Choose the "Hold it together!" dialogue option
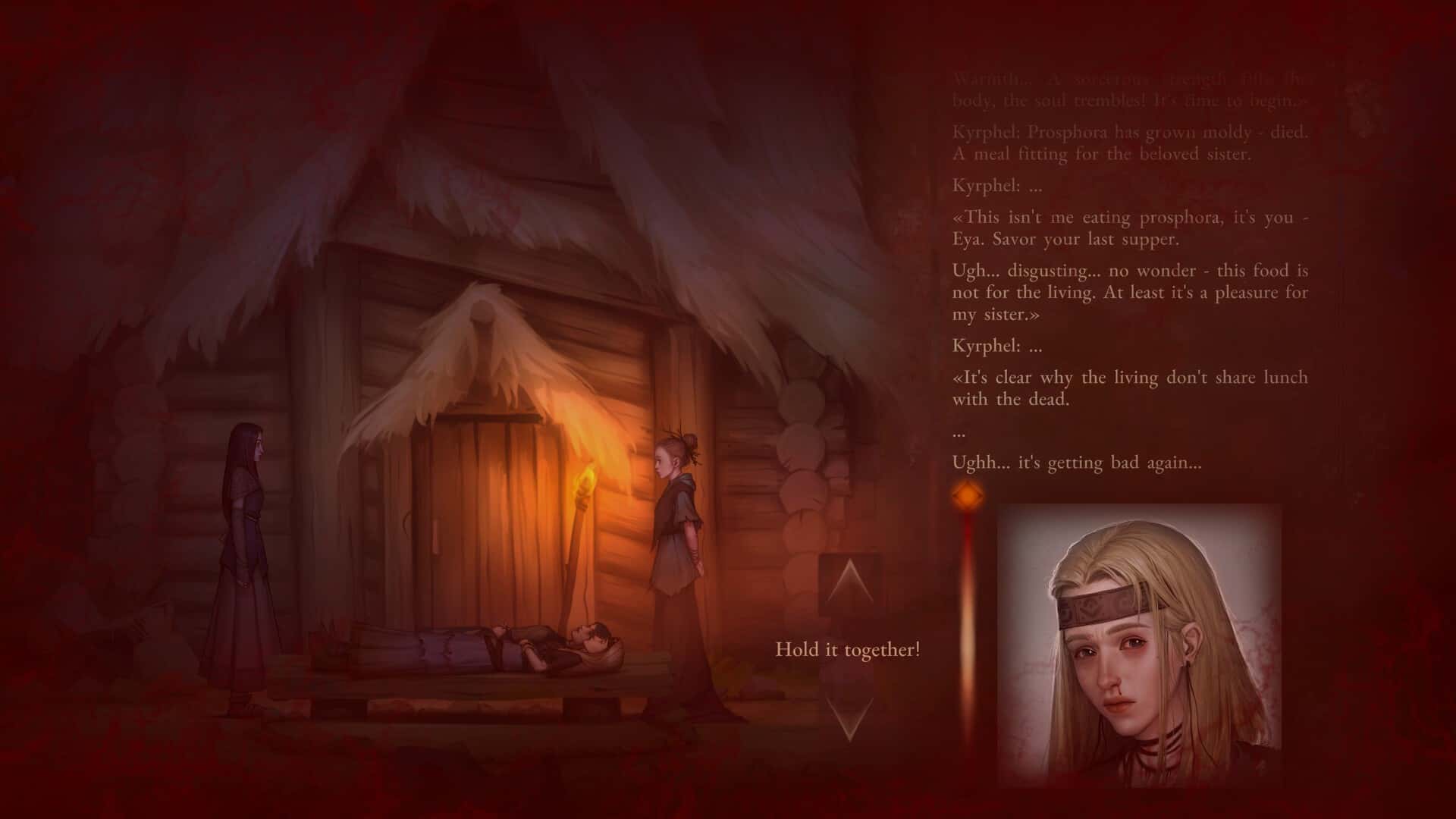Image resolution: width=1456 pixels, height=819 pixels. coord(847,648)
